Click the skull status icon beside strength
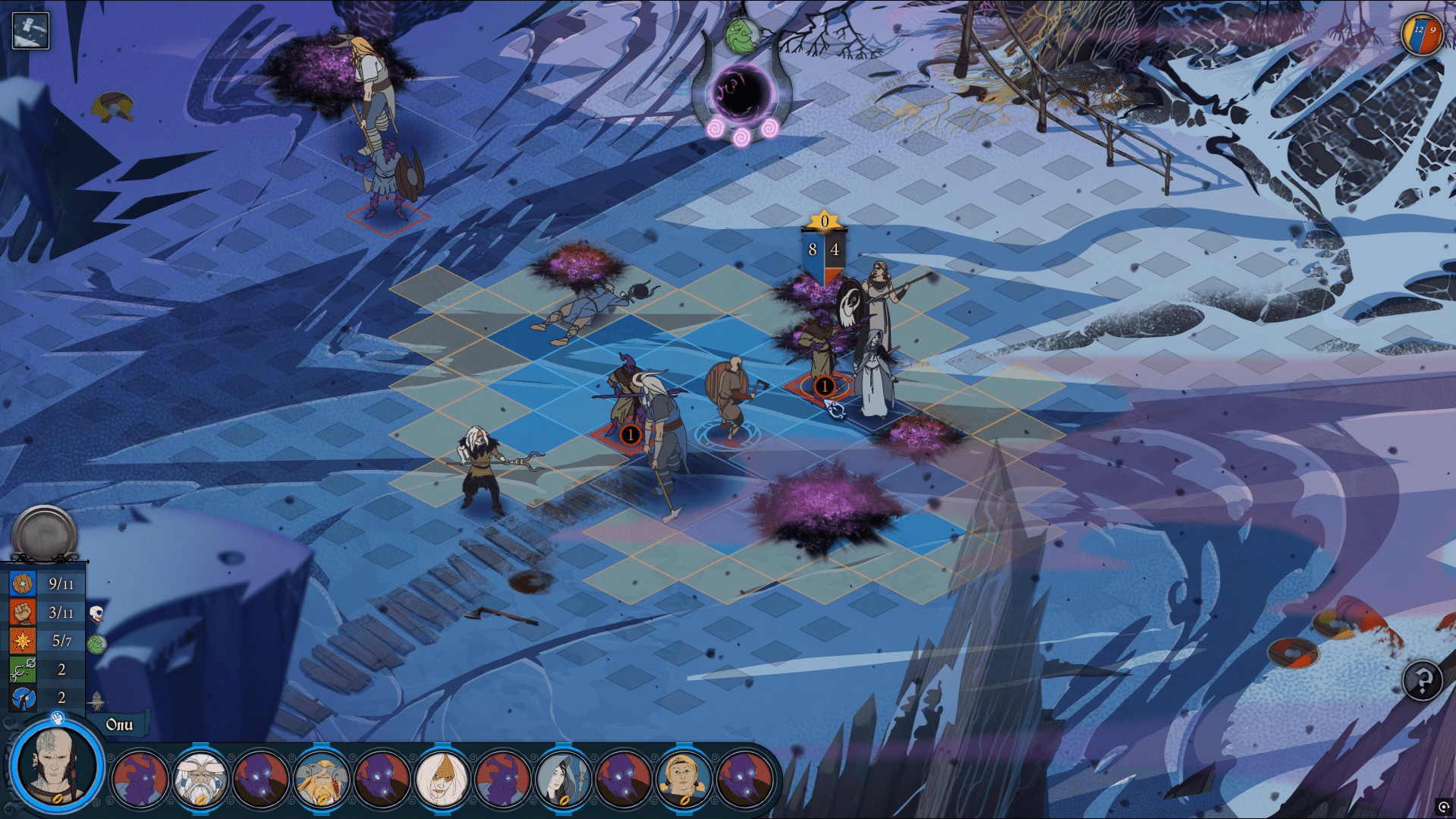The width and height of the screenshot is (1456, 819). click(96, 613)
